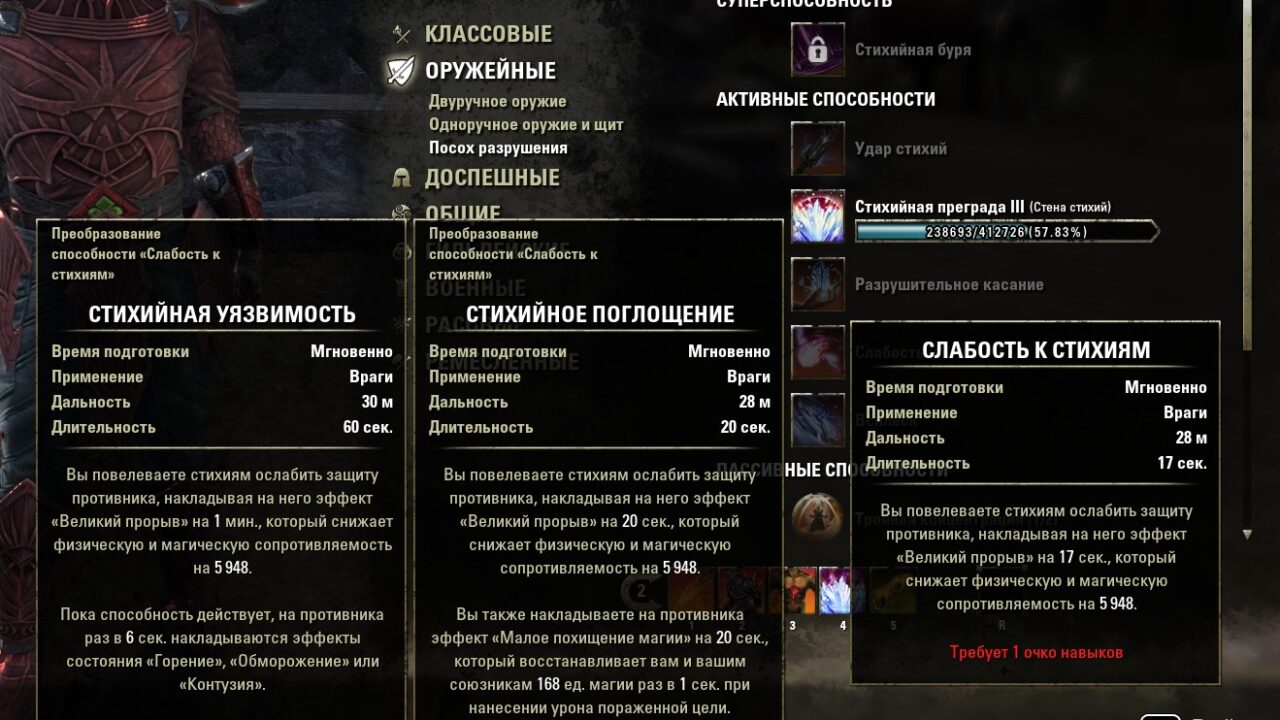Click the red Требует 1 очко навыков text
The width and height of the screenshot is (1280, 720).
point(1035,654)
